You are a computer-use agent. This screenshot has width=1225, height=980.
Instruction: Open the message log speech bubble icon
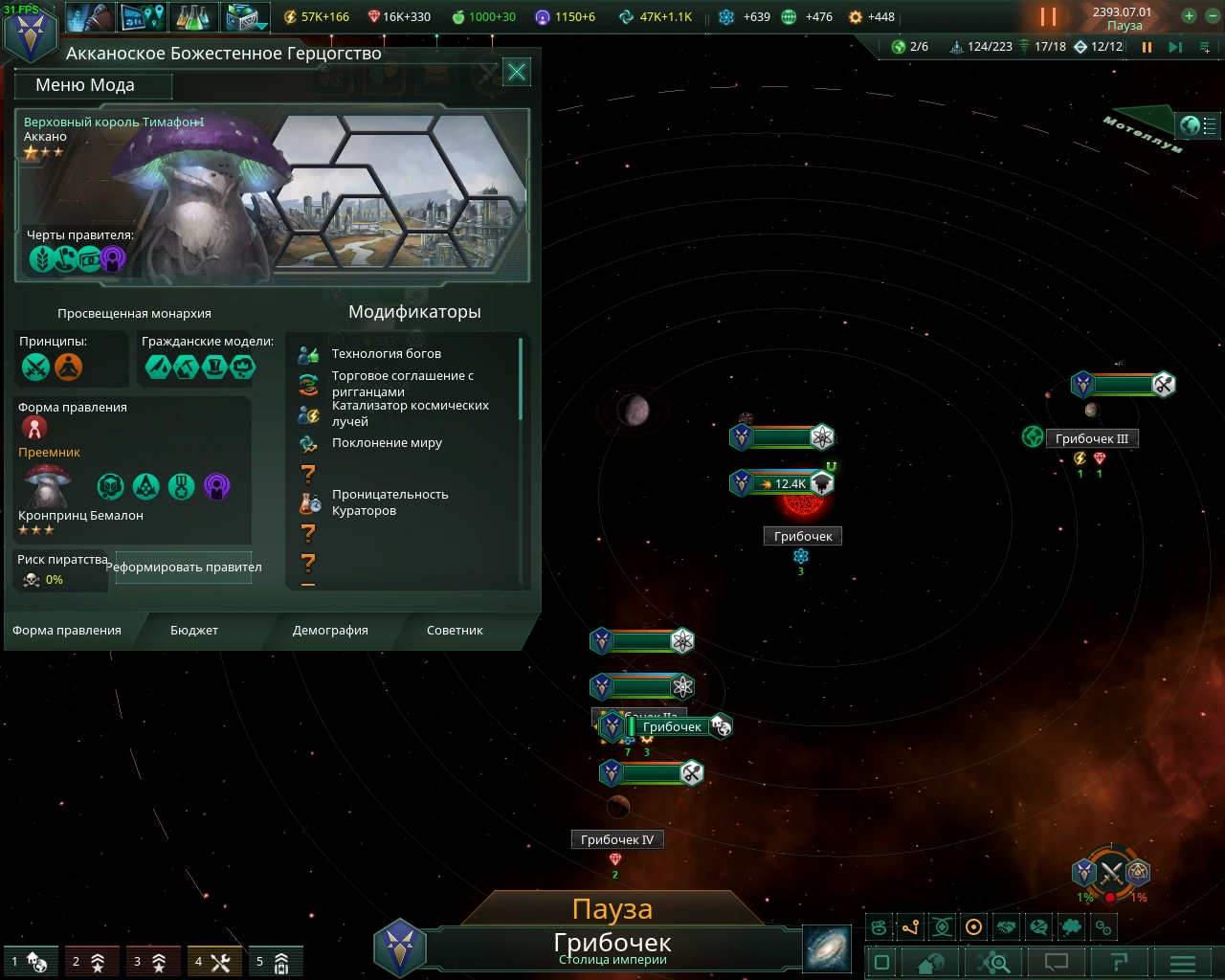pyautogui.click(x=1055, y=962)
